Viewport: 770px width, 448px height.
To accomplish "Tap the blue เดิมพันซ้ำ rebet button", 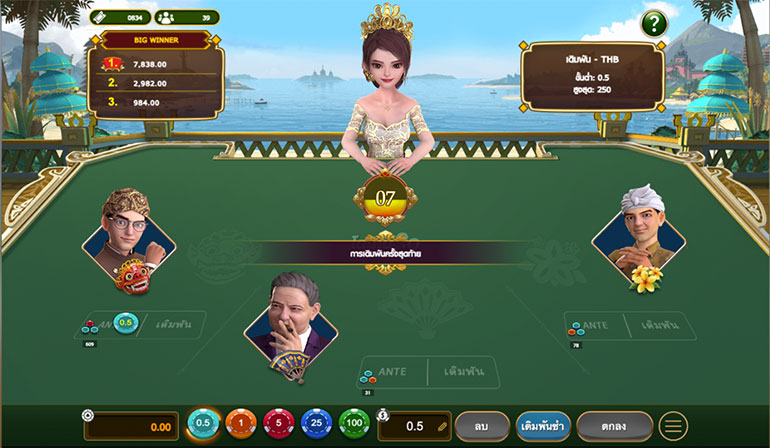I will (544, 426).
